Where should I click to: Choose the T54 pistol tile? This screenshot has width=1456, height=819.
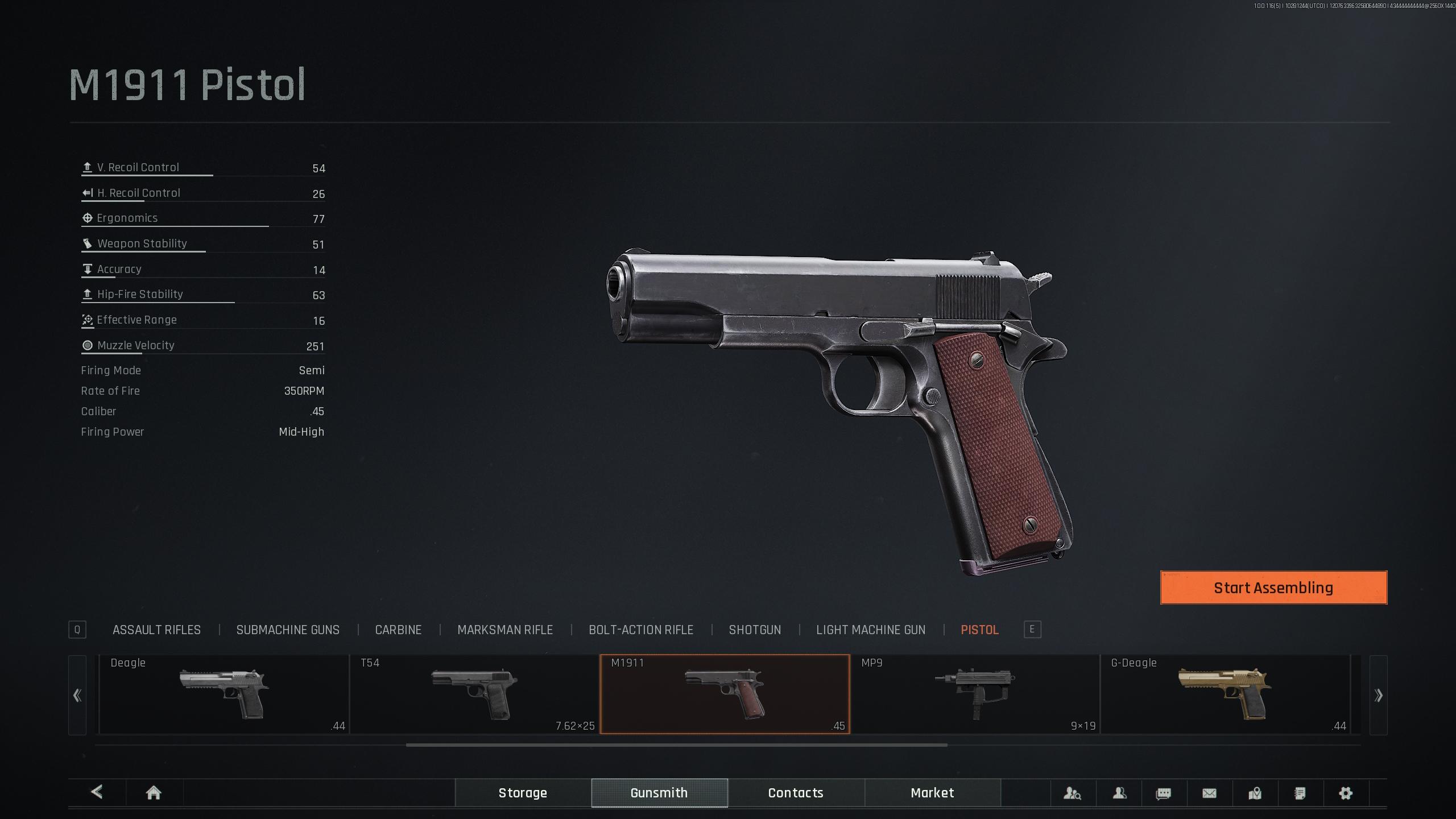pos(474,694)
